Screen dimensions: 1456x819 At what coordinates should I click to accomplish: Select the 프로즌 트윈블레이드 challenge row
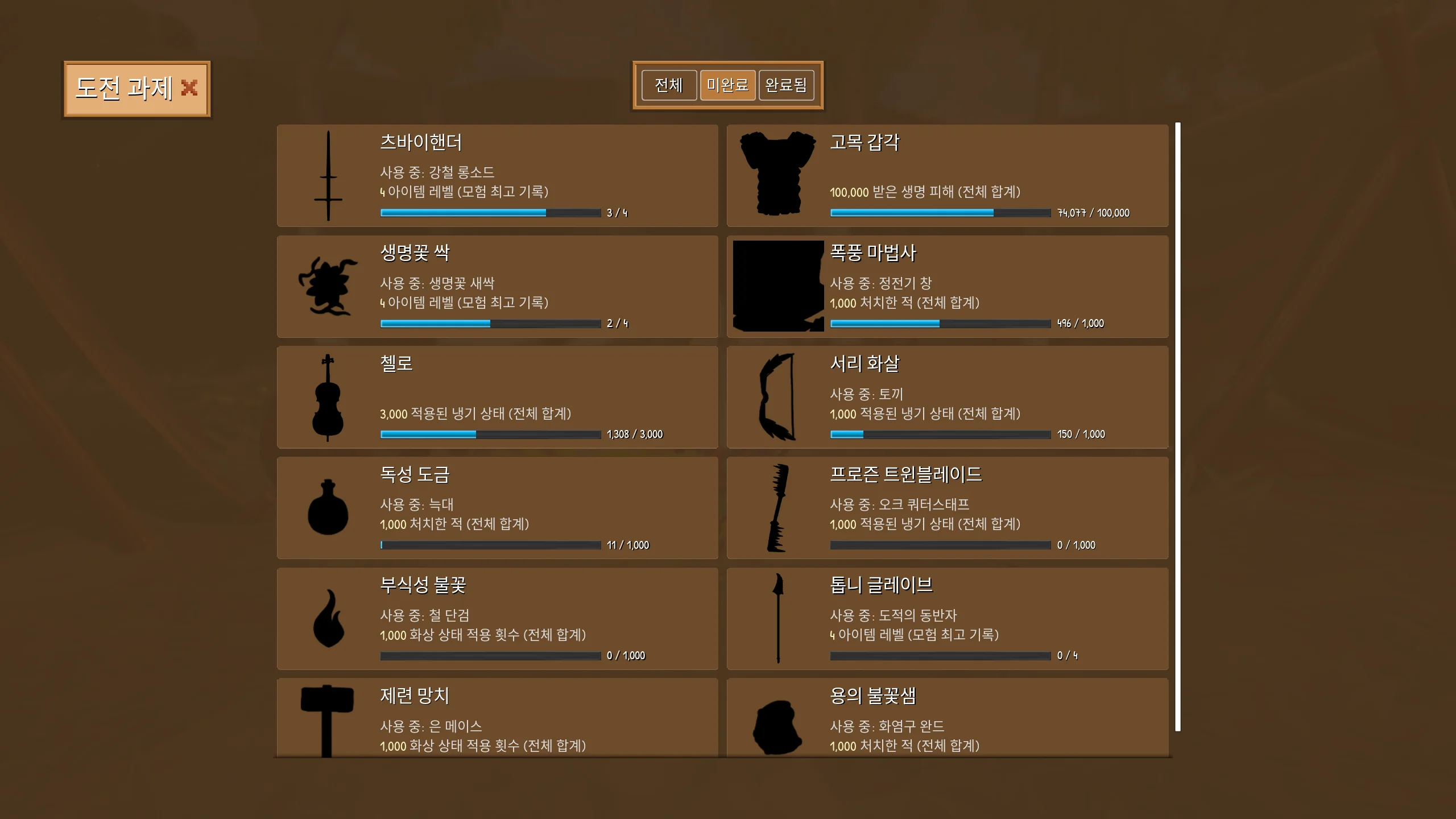[x=947, y=508]
